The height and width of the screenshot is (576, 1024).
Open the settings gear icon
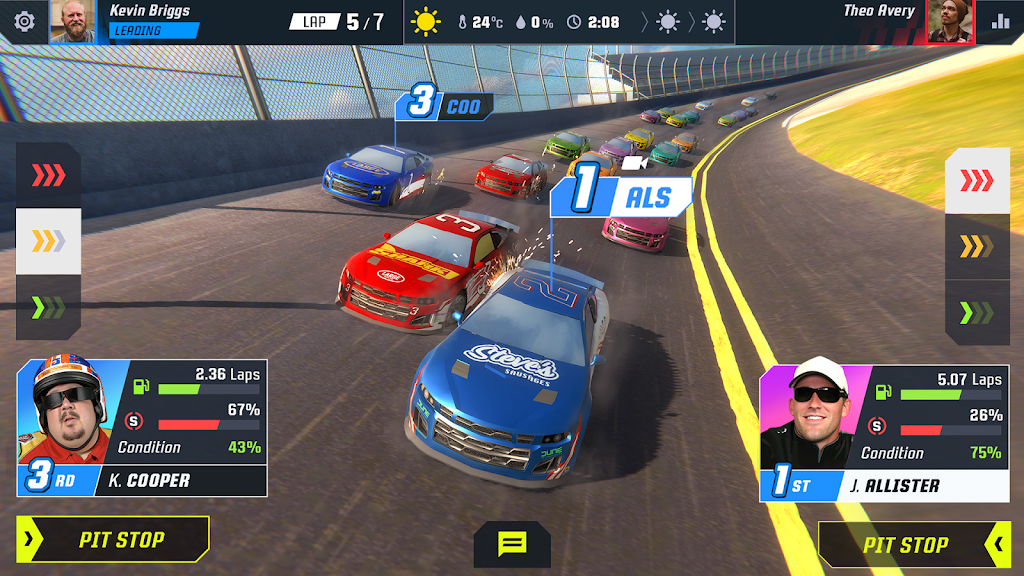pos(23,21)
